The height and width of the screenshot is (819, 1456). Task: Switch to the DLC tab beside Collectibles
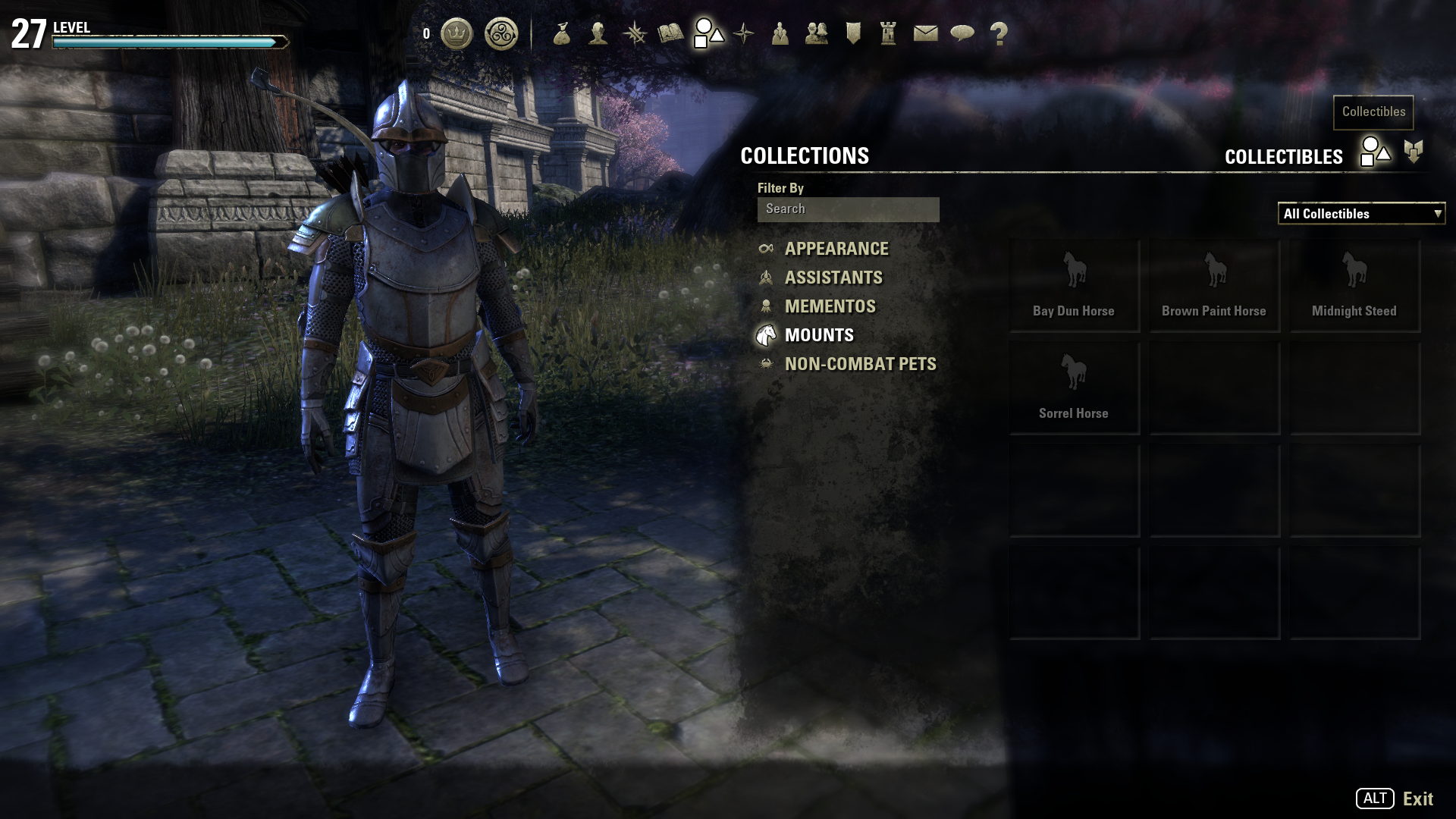point(1413,152)
